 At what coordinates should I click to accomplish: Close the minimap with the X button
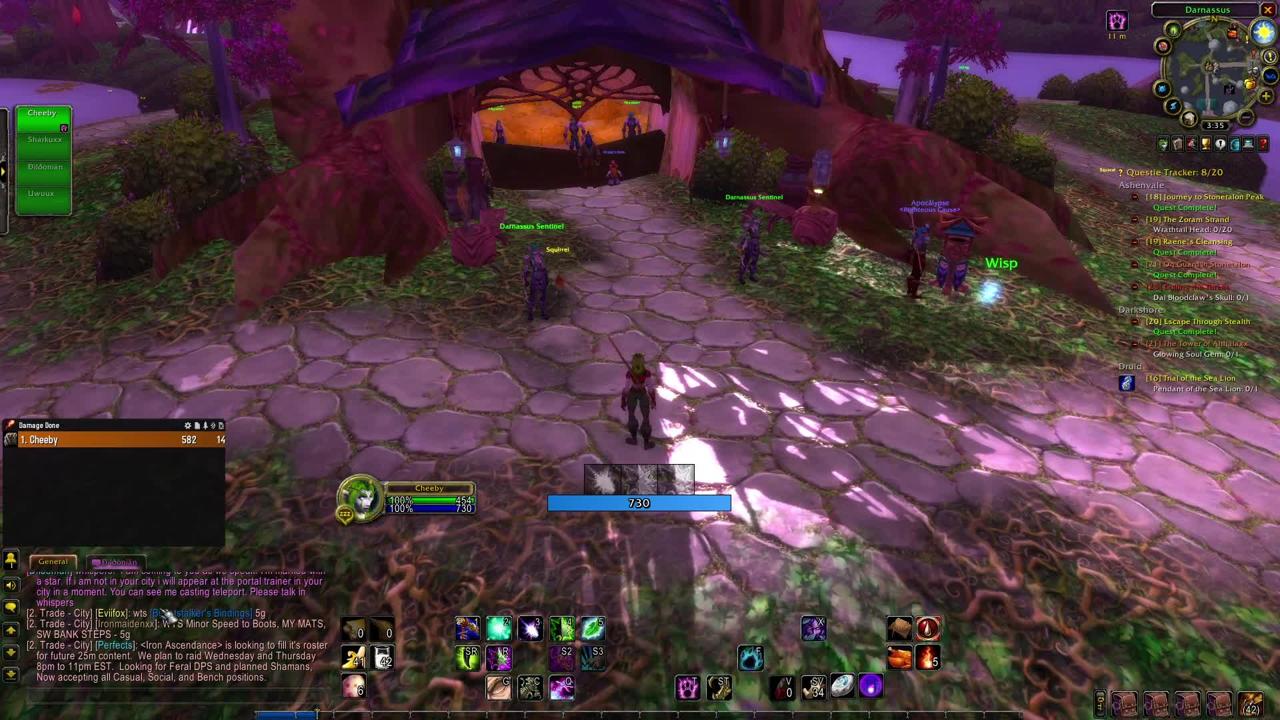pos(1268,10)
